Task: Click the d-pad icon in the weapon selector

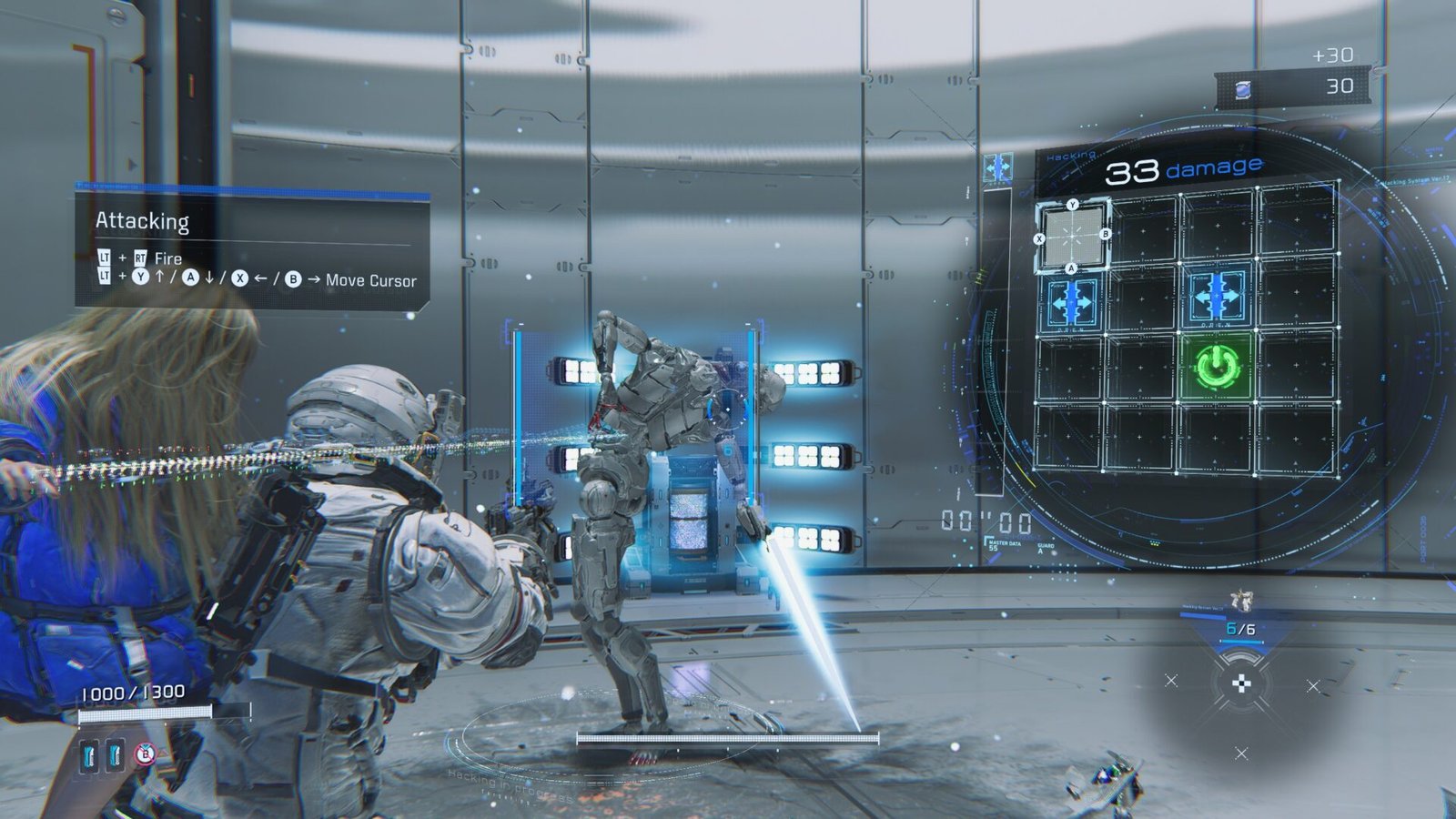Action: pos(1241,684)
